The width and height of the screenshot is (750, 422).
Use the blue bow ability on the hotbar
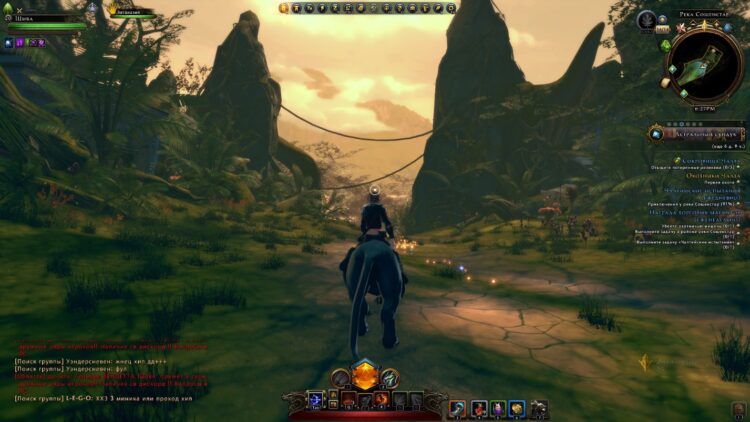coord(316,399)
